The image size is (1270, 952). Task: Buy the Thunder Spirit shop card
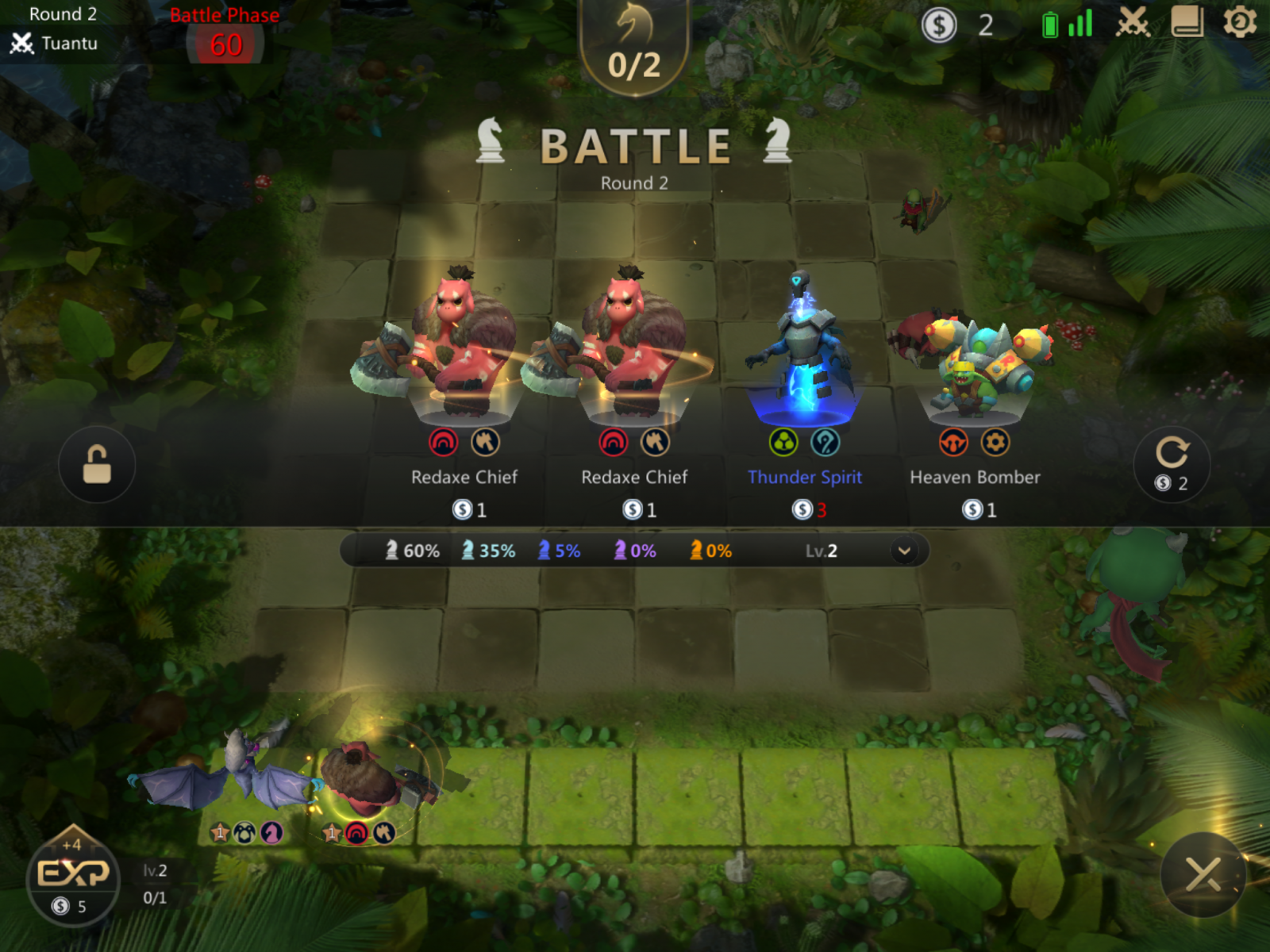tap(803, 381)
